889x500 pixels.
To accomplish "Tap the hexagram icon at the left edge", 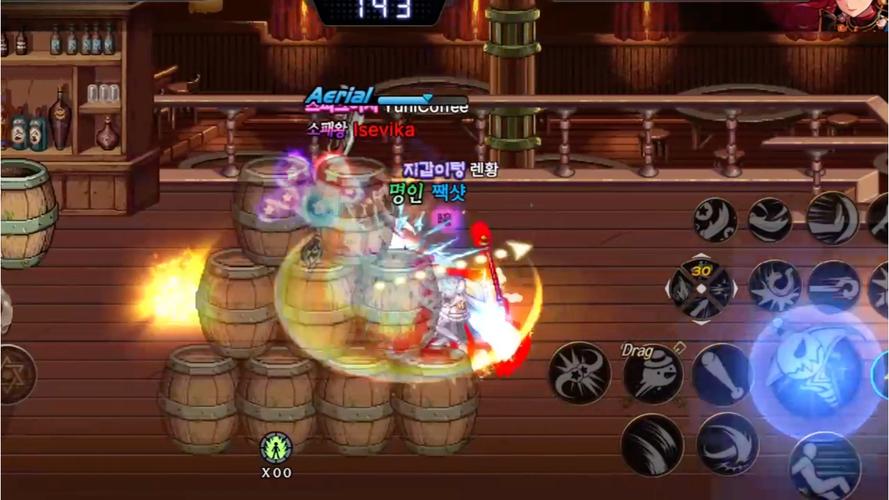I will pos(14,373).
